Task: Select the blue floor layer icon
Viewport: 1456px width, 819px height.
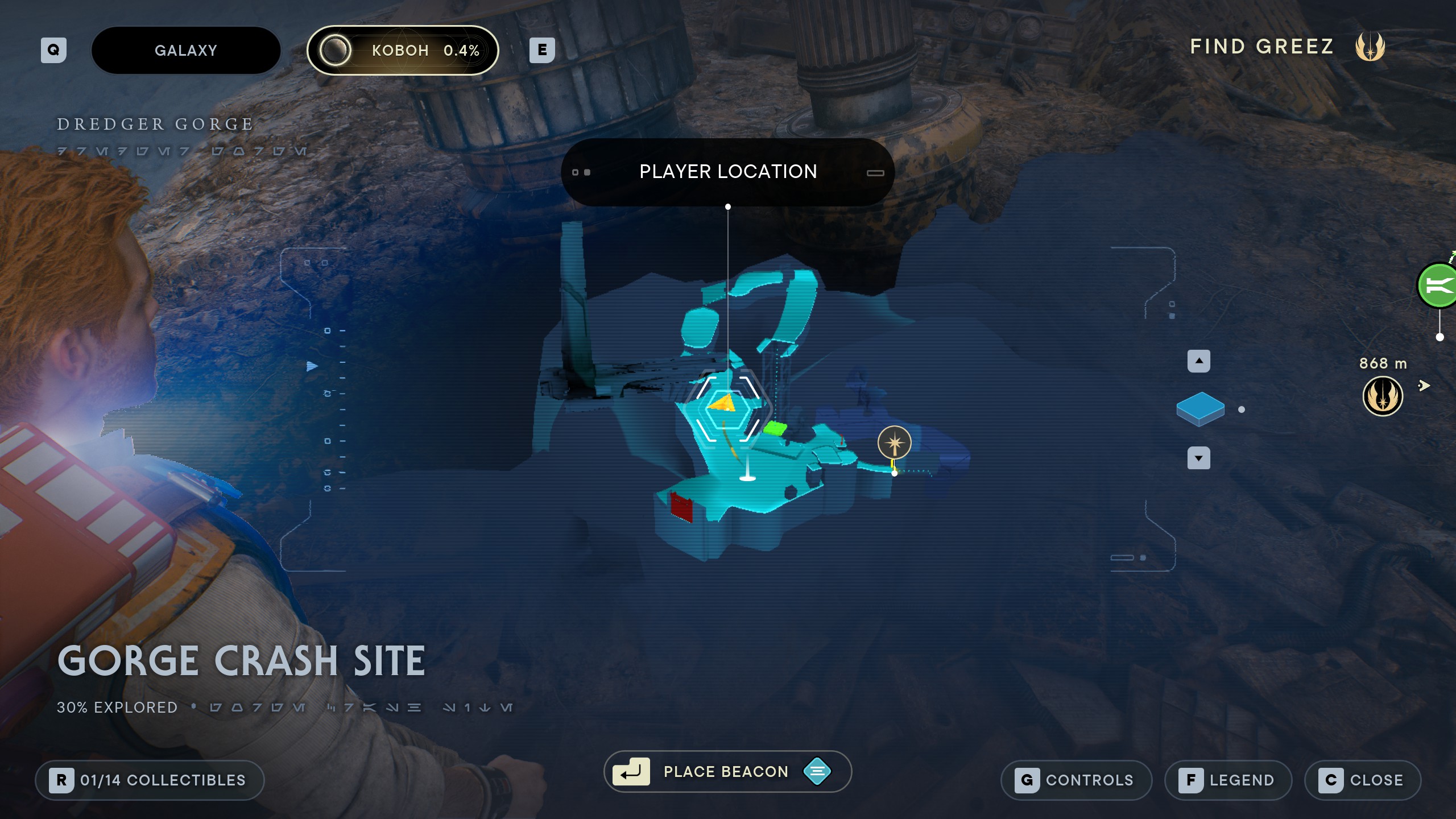Action: click(x=1200, y=408)
